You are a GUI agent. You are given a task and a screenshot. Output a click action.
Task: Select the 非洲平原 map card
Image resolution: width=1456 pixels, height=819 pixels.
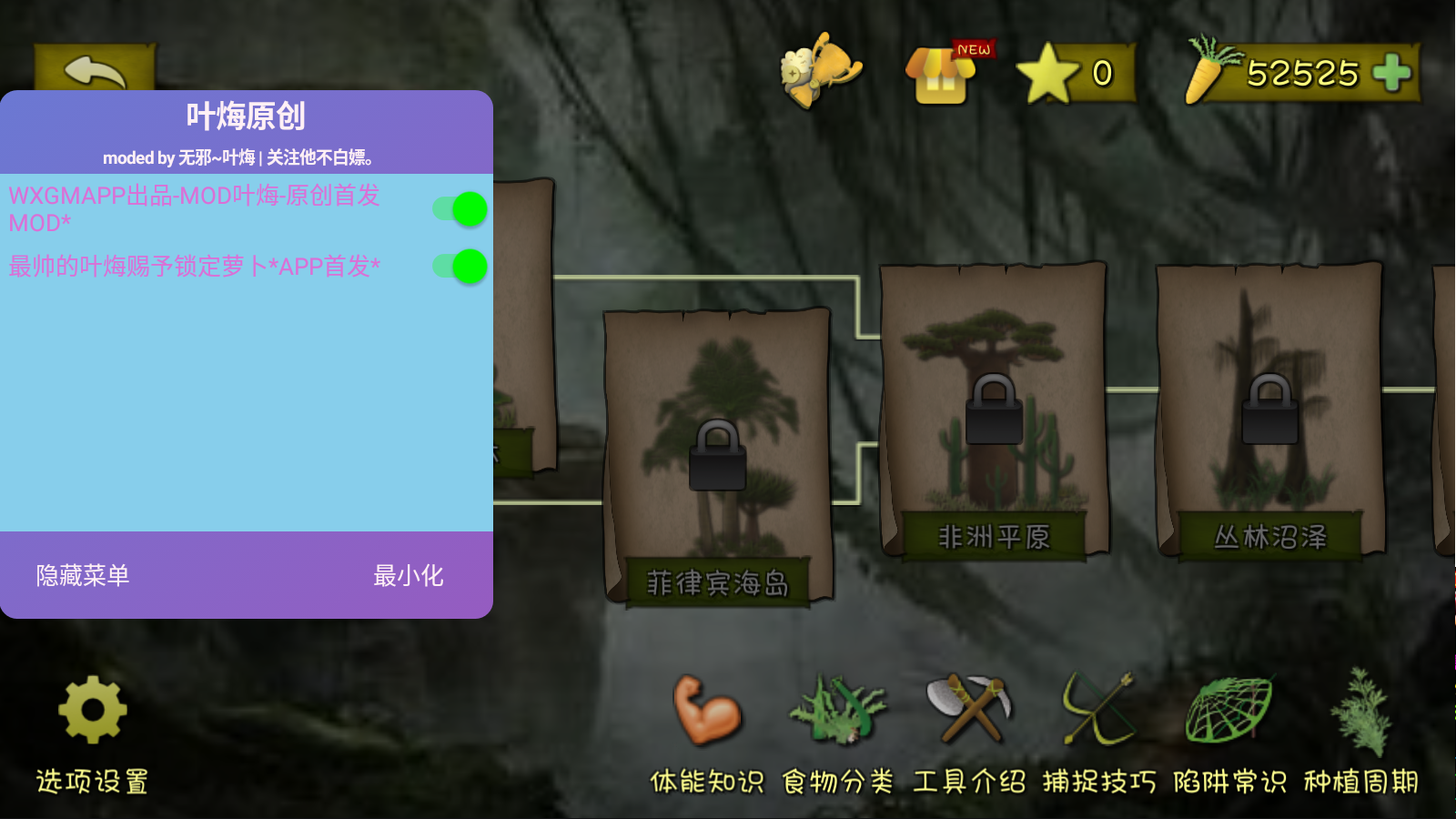point(997,403)
